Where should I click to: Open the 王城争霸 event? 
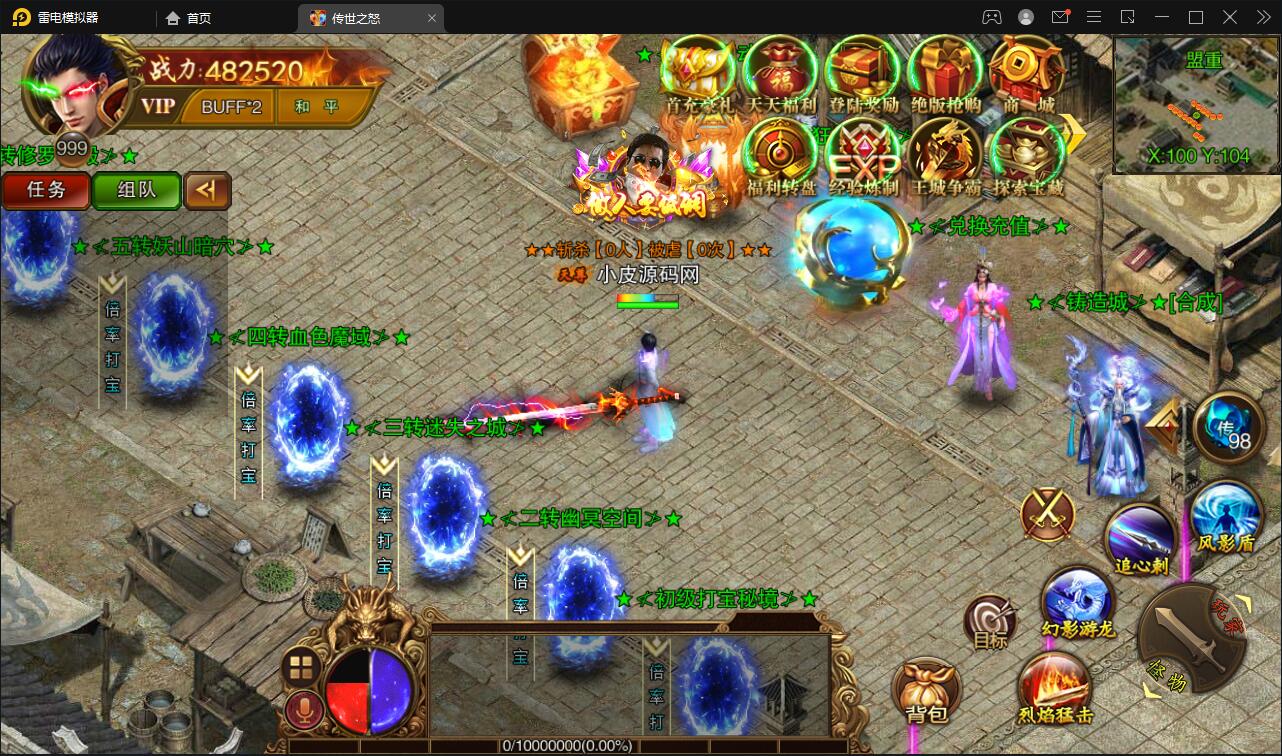945,156
